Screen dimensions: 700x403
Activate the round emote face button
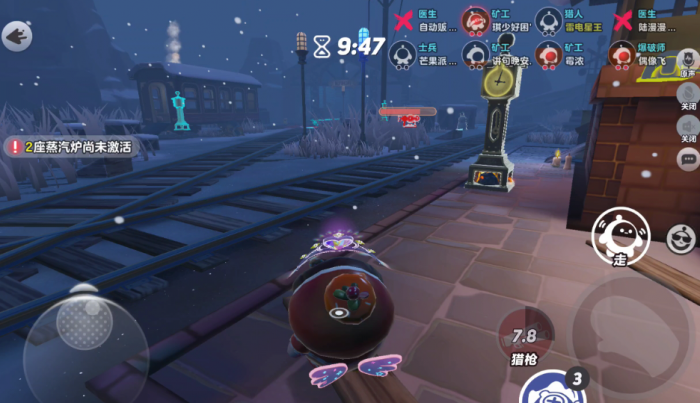pos(681,238)
